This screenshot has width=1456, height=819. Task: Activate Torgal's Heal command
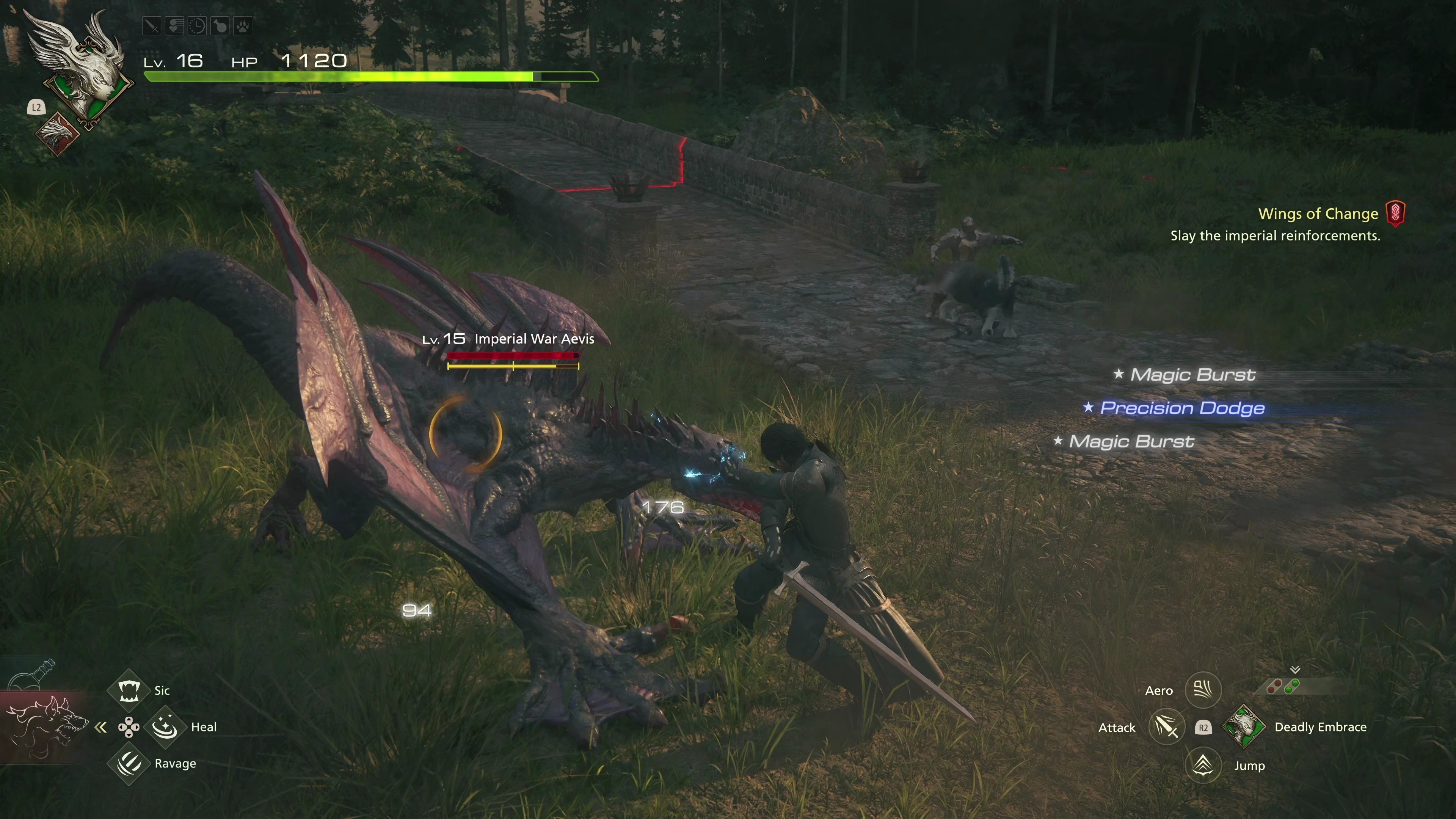165,727
